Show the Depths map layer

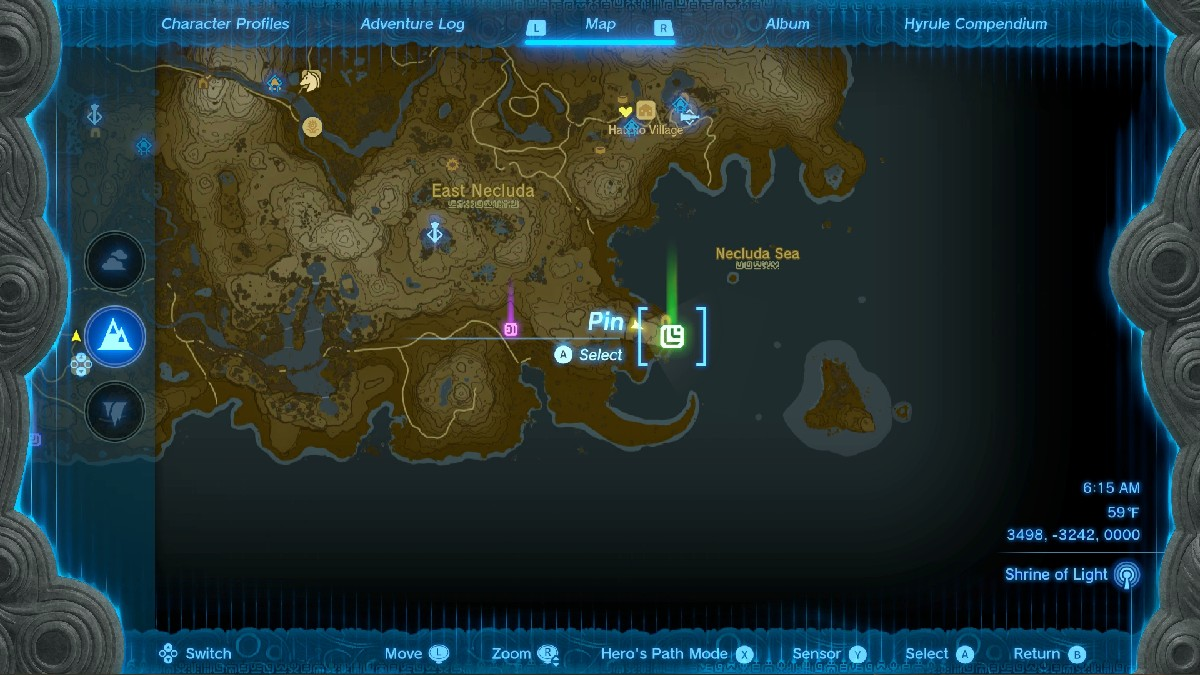pyautogui.click(x=115, y=410)
